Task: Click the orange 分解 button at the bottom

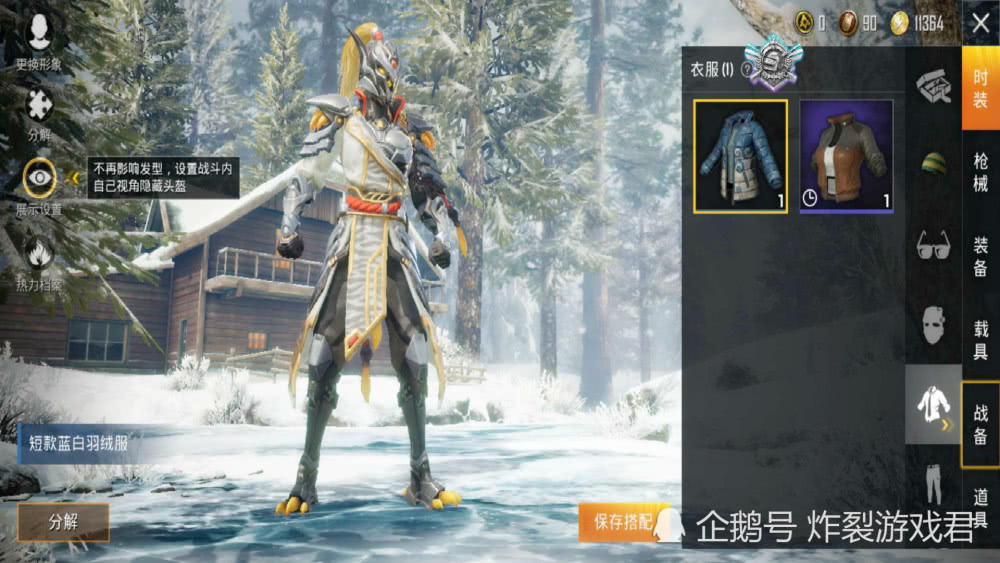Action: (x=63, y=521)
